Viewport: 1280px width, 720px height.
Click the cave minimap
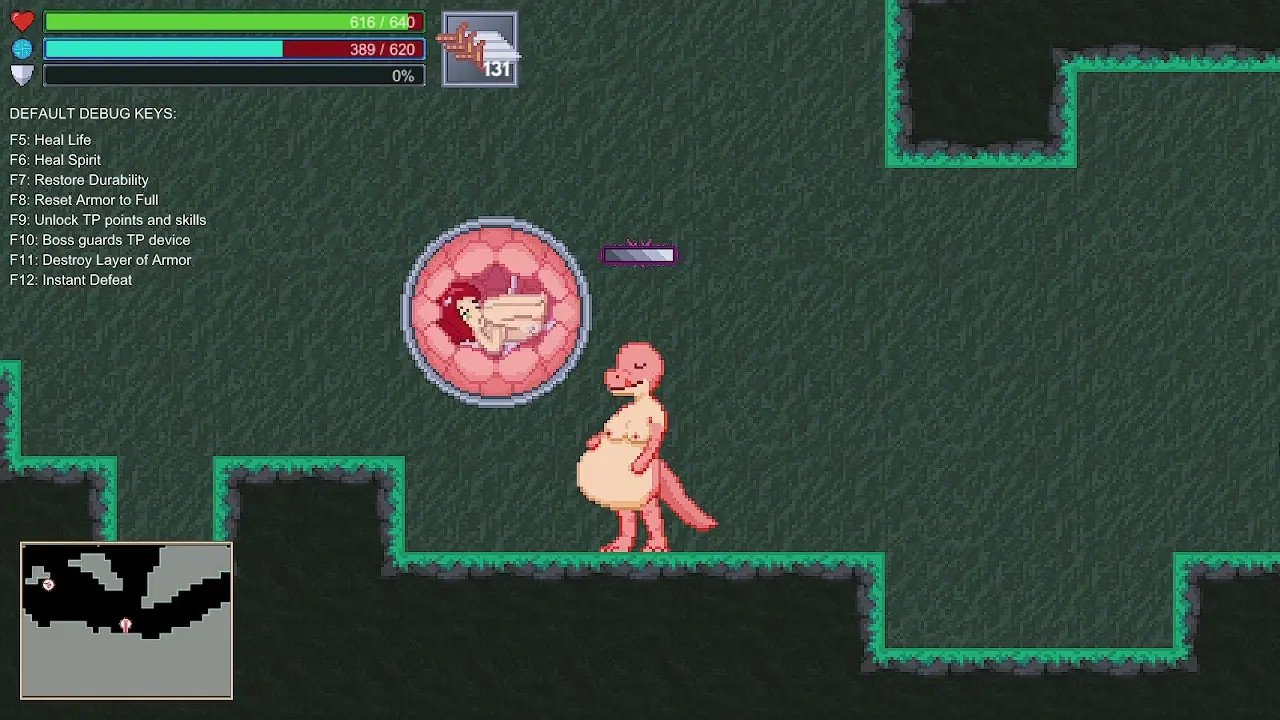[126, 620]
